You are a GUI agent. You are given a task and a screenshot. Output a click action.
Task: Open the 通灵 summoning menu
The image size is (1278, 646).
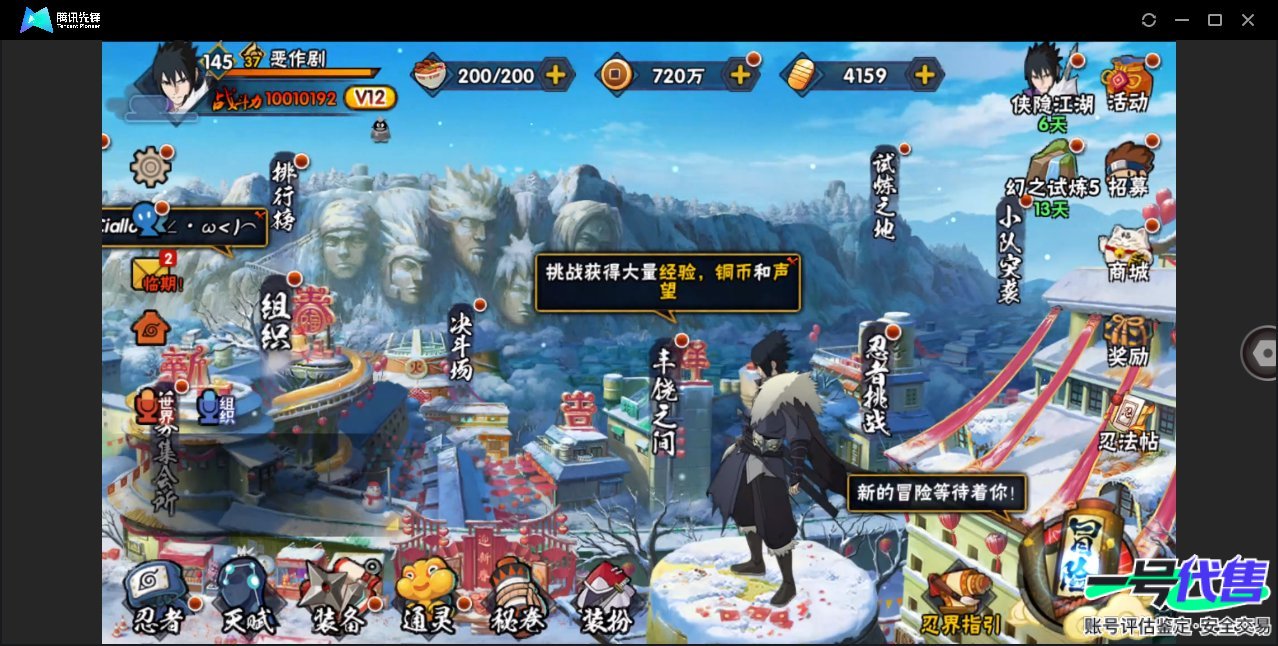tap(427, 597)
